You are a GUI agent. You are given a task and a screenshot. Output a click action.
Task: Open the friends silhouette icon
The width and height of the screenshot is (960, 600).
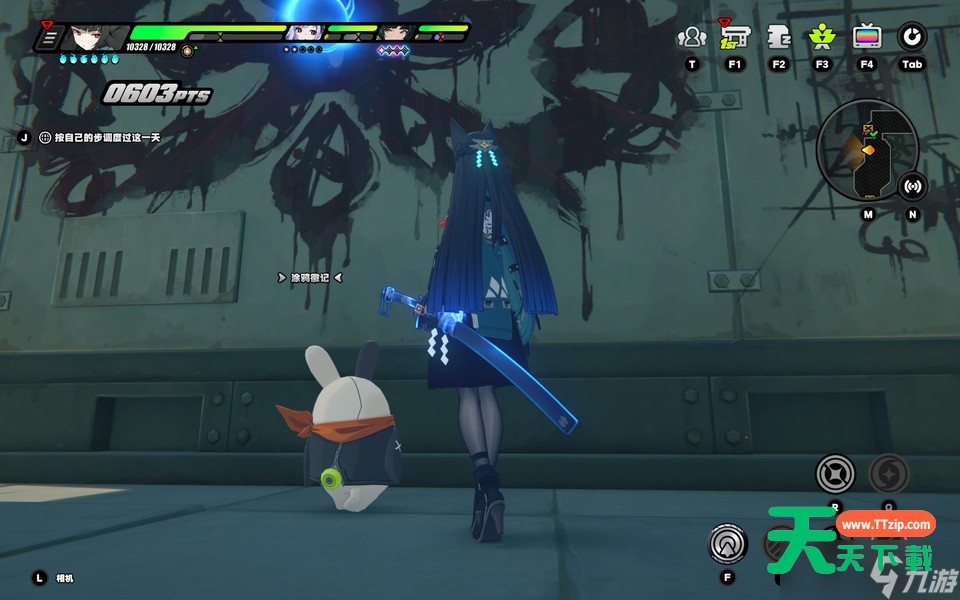click(x=691, y=38)
